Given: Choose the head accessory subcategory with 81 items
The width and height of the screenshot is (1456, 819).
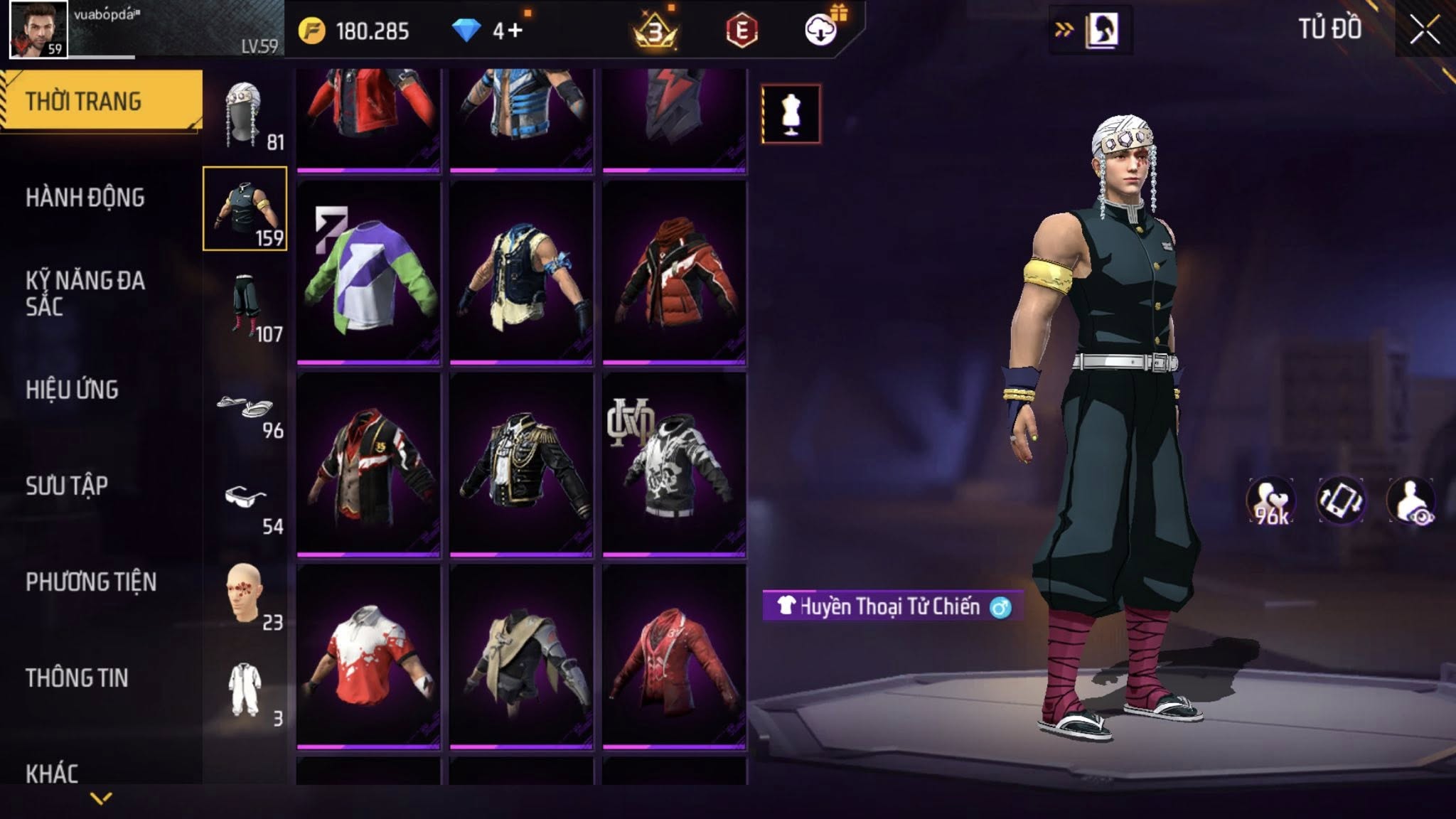Looking at the screenshot, I should (245, 115).
